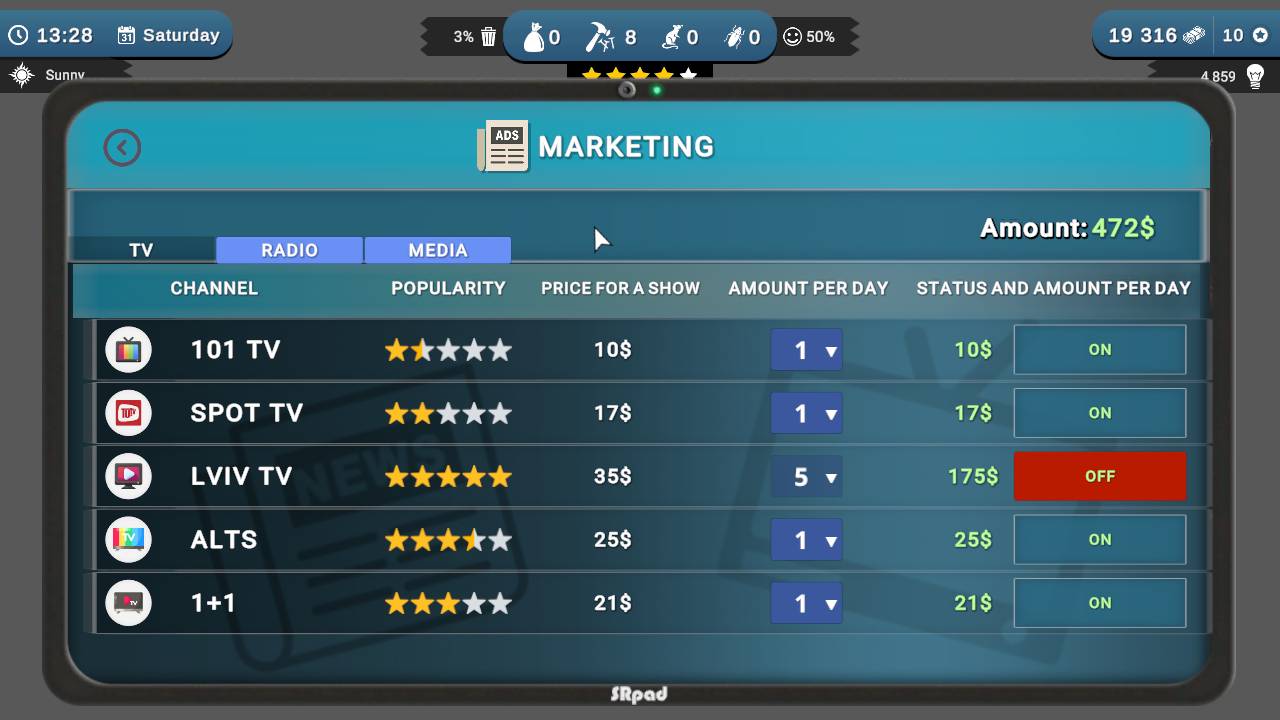The image size is (1280, 720).
Task: Turn on advertising for LVIV TV
Action: (x=1100, y=476)
